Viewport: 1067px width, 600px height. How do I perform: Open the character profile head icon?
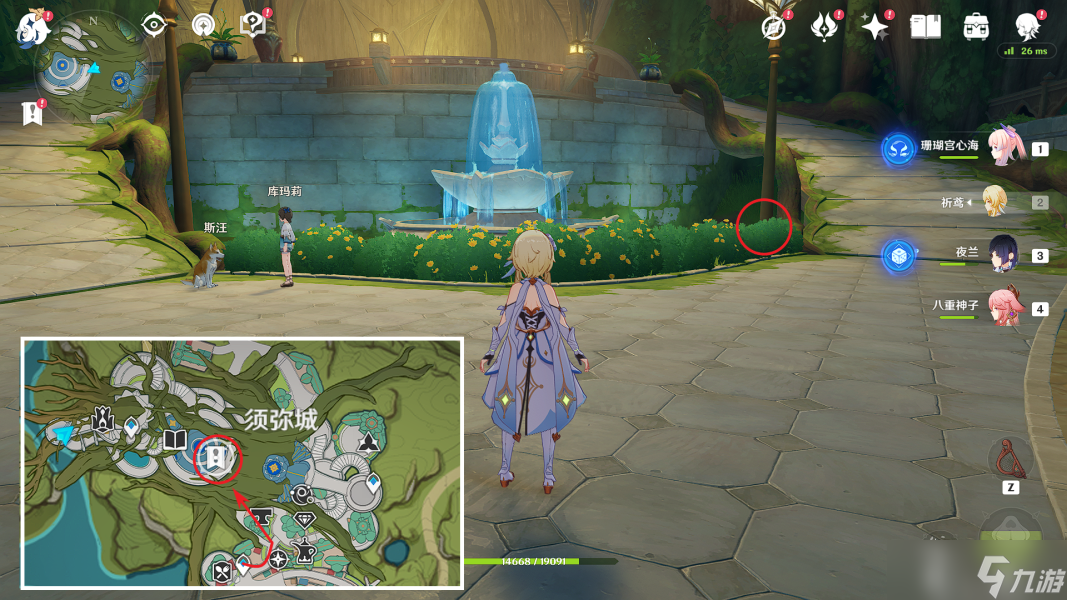1028,26
